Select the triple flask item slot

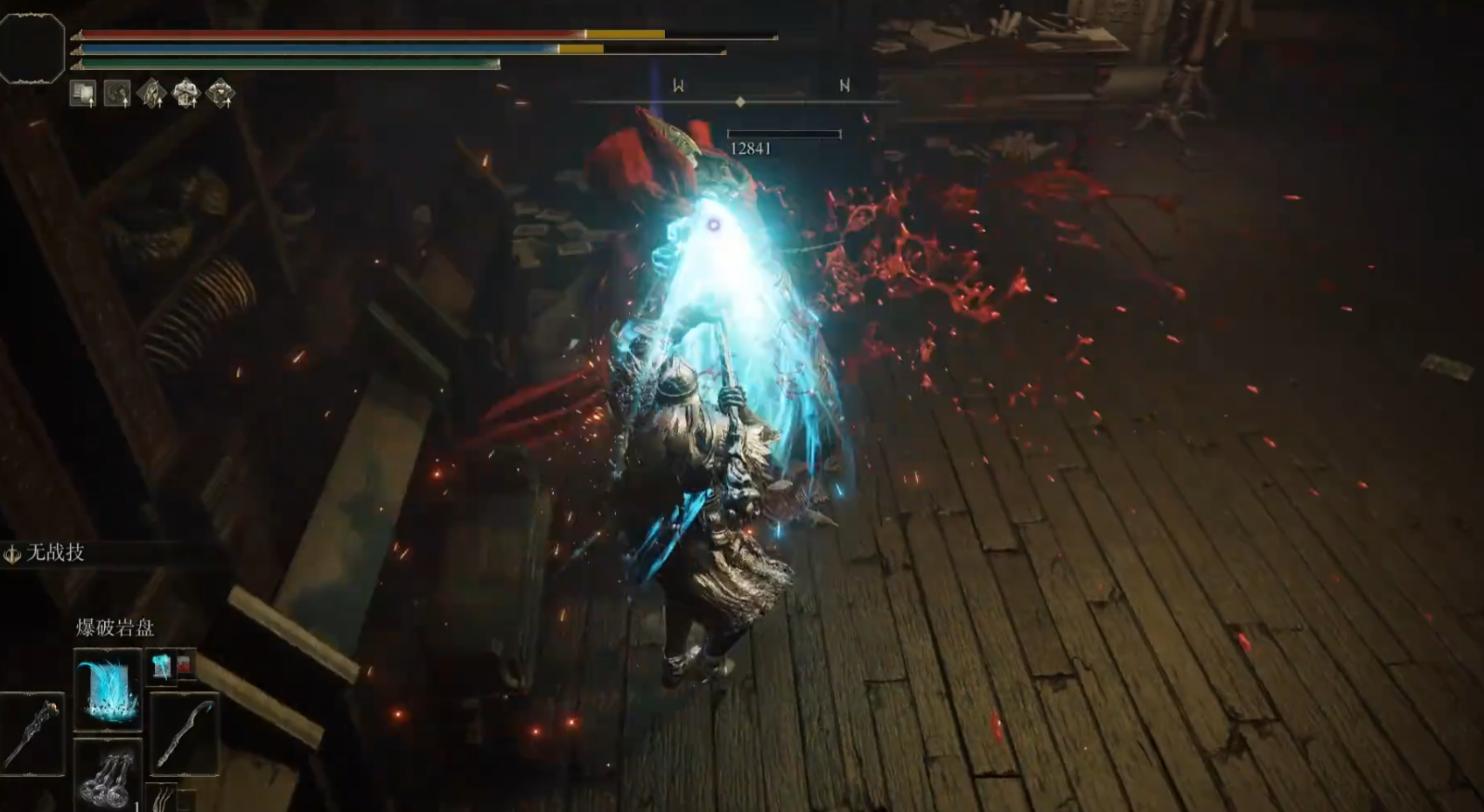[x=108, y=775]
